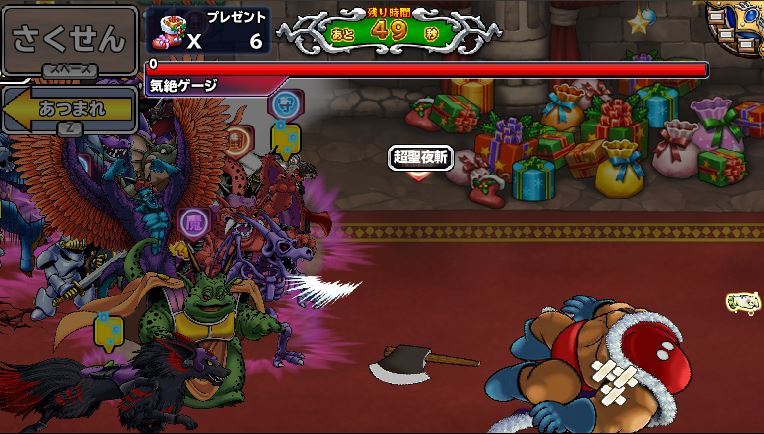The width and height of the screenshot is (764, 434).
Task: Click the あつまれ gather command
Action: point(70,109)
